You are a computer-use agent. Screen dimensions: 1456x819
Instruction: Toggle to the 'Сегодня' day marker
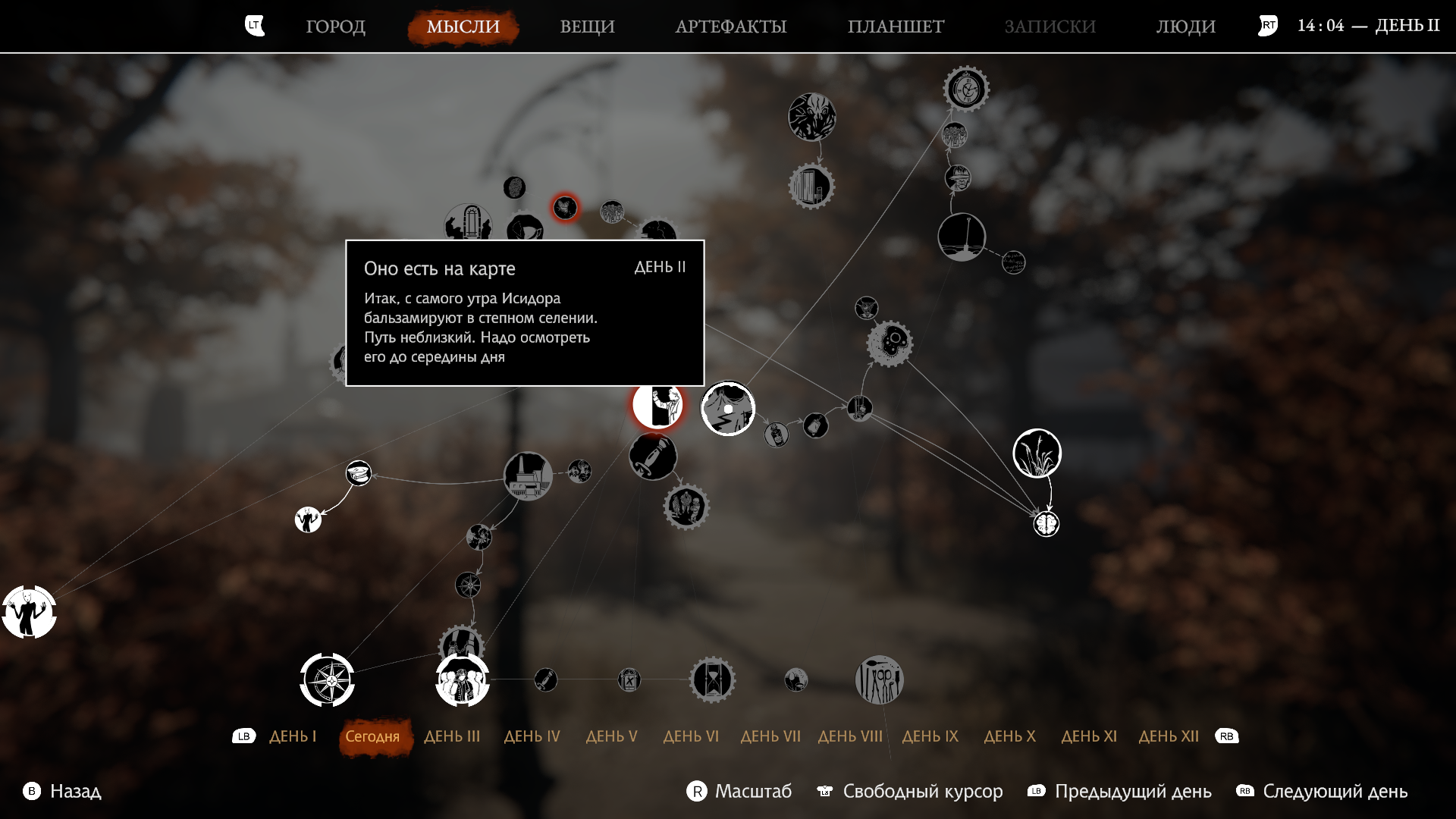coord(374,736)
